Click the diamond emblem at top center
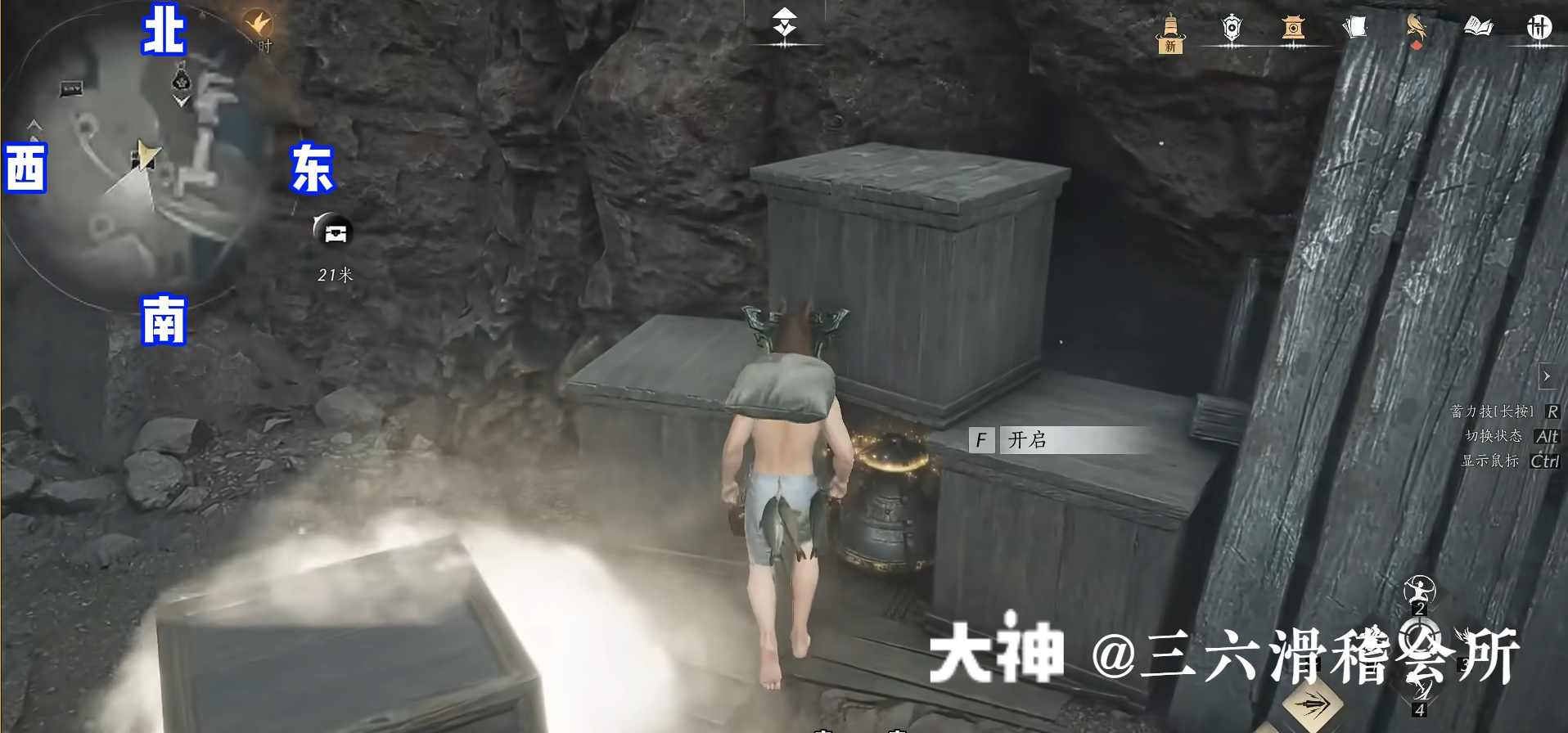 click(785, 23)
